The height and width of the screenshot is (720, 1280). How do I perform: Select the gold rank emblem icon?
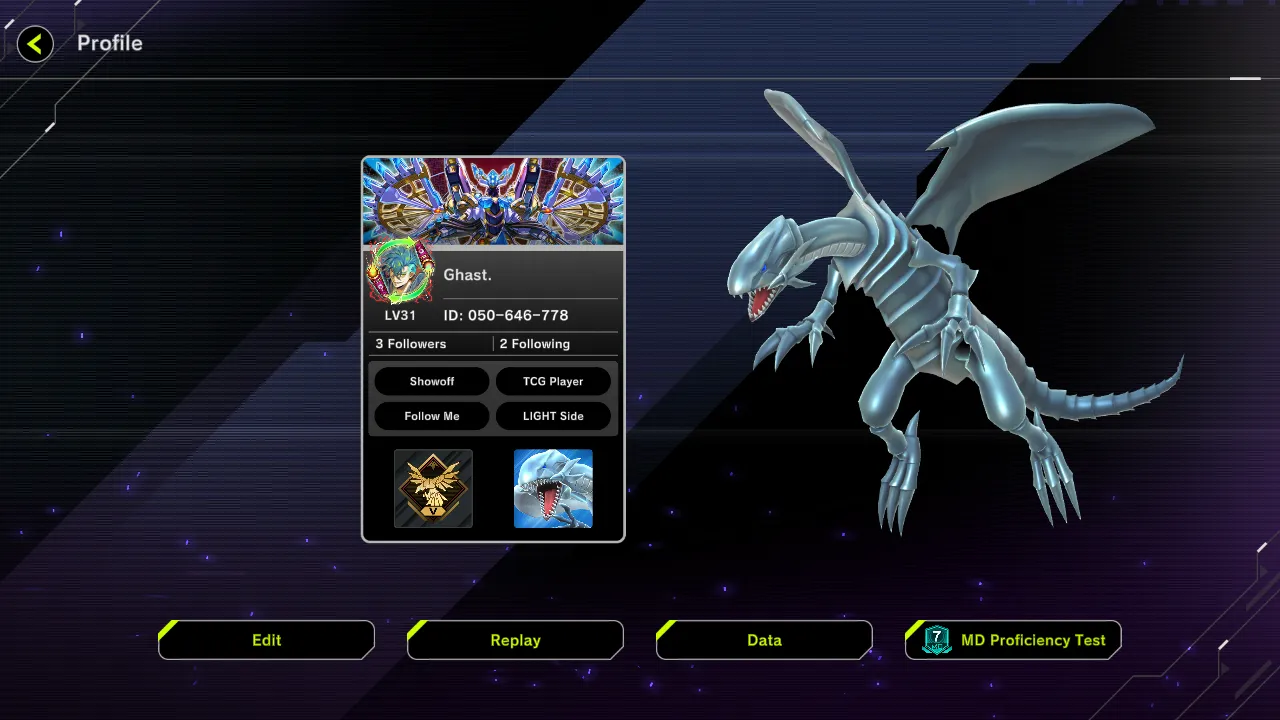pos(433,488)
